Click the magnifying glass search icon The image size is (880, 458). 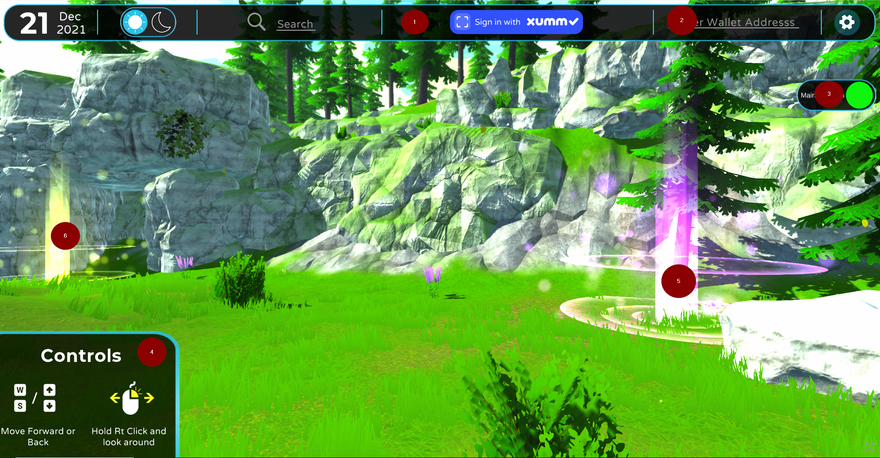coord(256,22)
